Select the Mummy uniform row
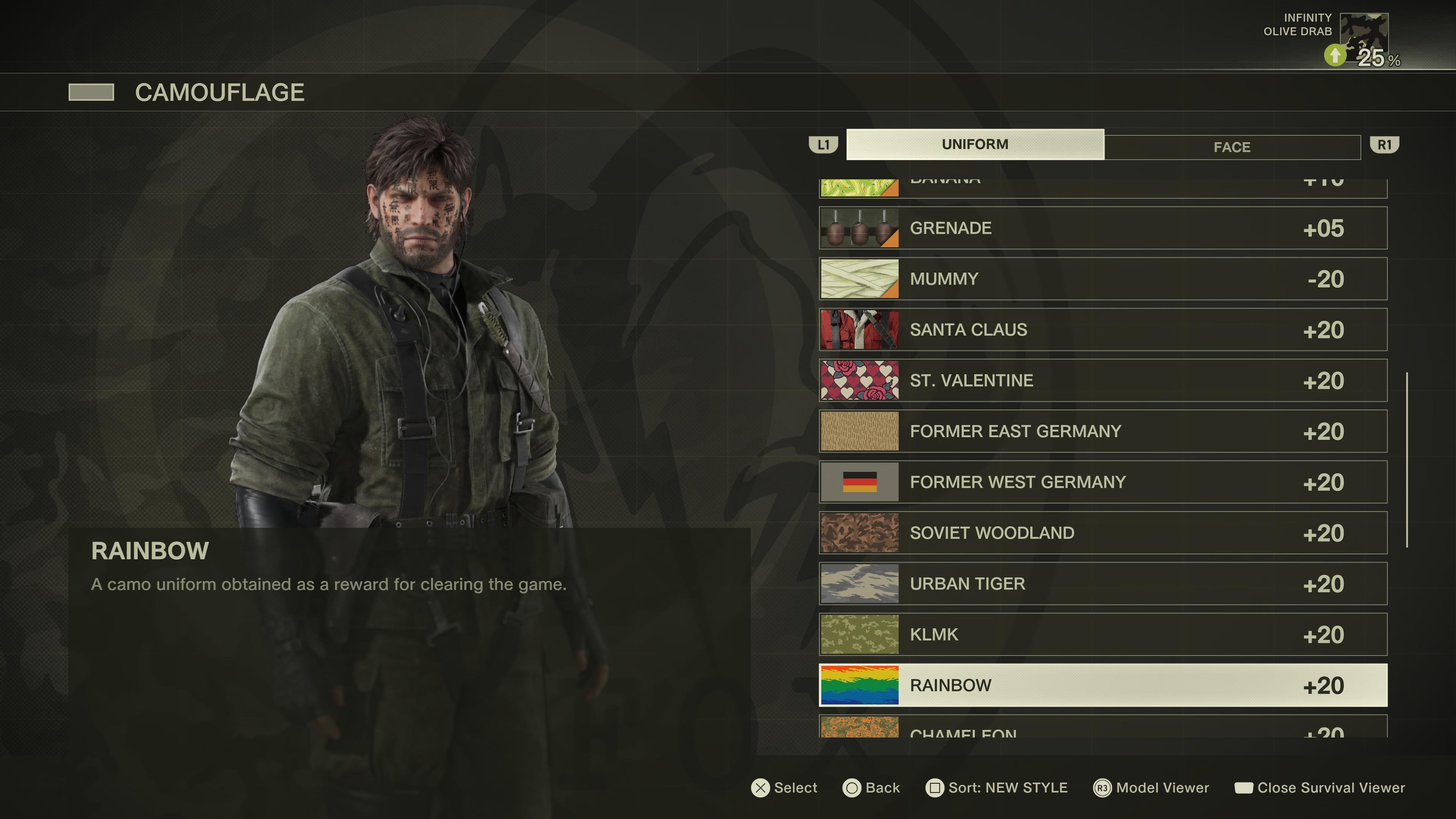1456x819 pixels. coord(1102,279)
